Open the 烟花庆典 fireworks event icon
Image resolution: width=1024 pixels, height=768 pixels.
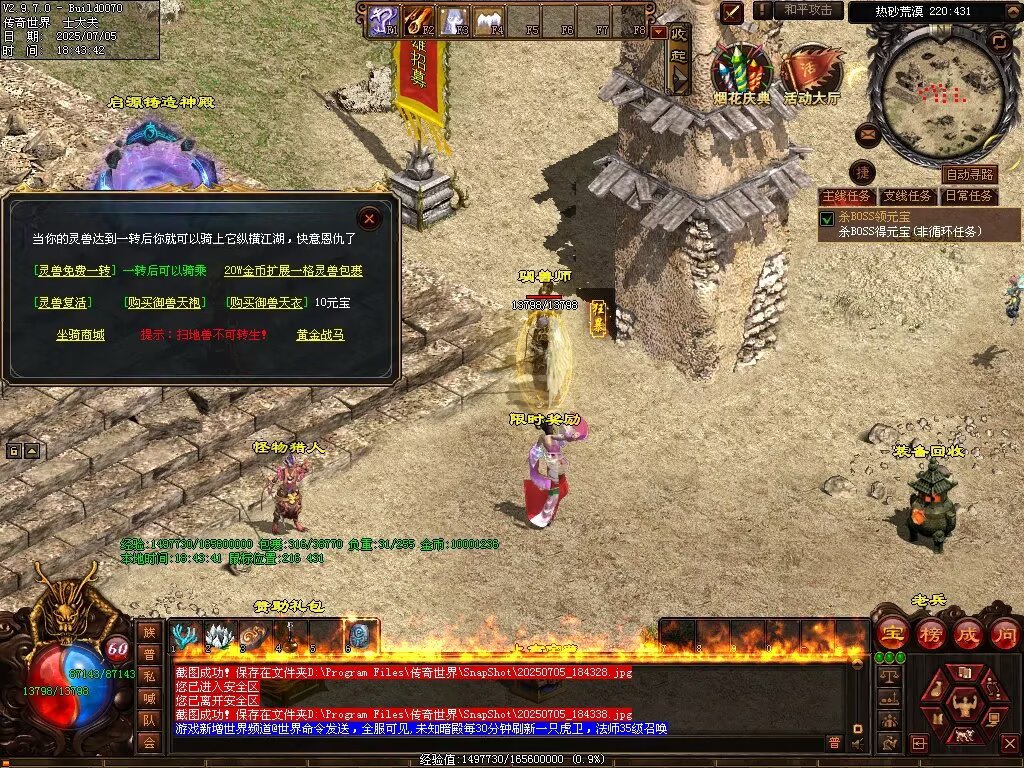pos(742,70)
